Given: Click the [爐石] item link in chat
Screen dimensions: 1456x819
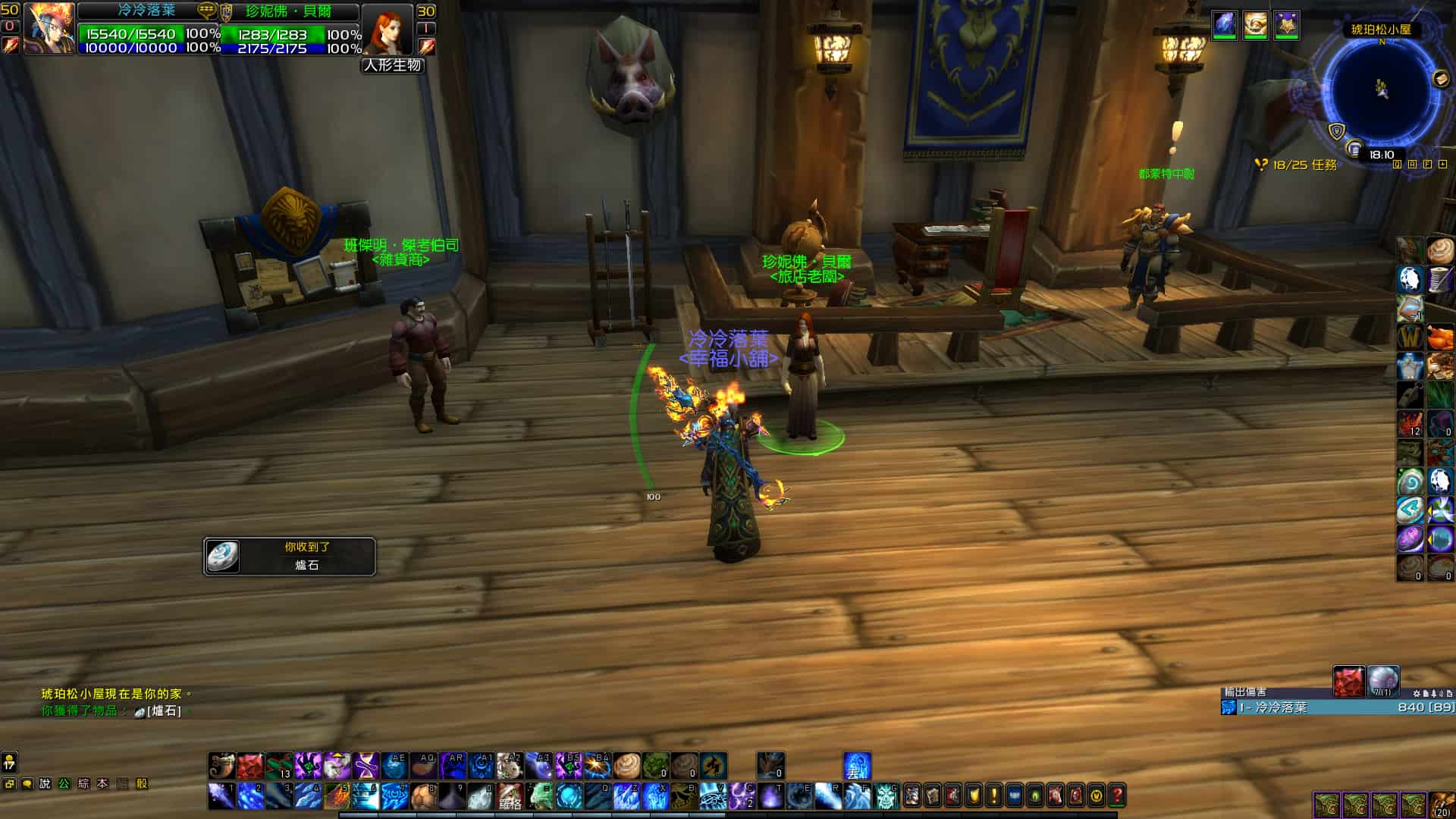Looking at the screenshot, I should [x=164, y=711].
